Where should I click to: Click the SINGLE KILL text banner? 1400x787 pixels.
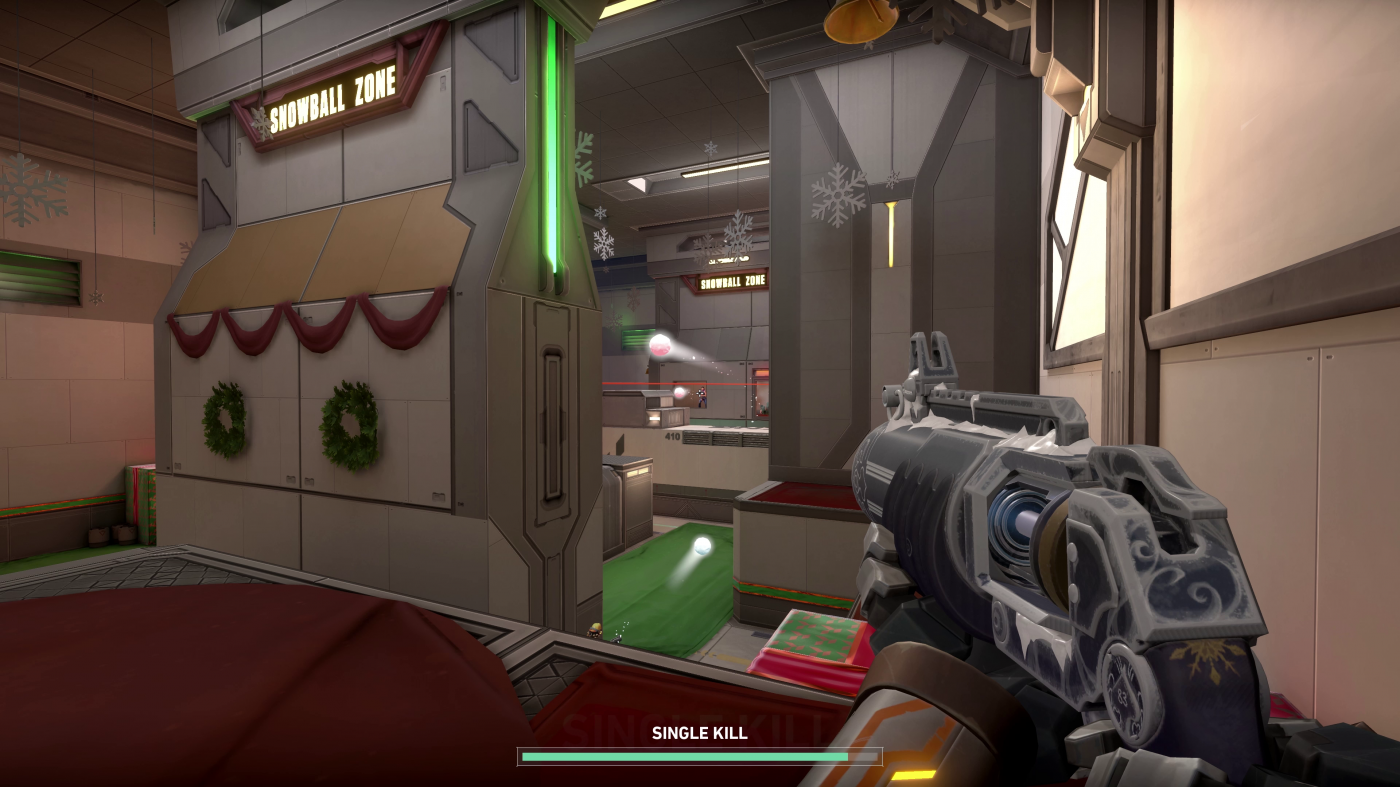point(698,733)
